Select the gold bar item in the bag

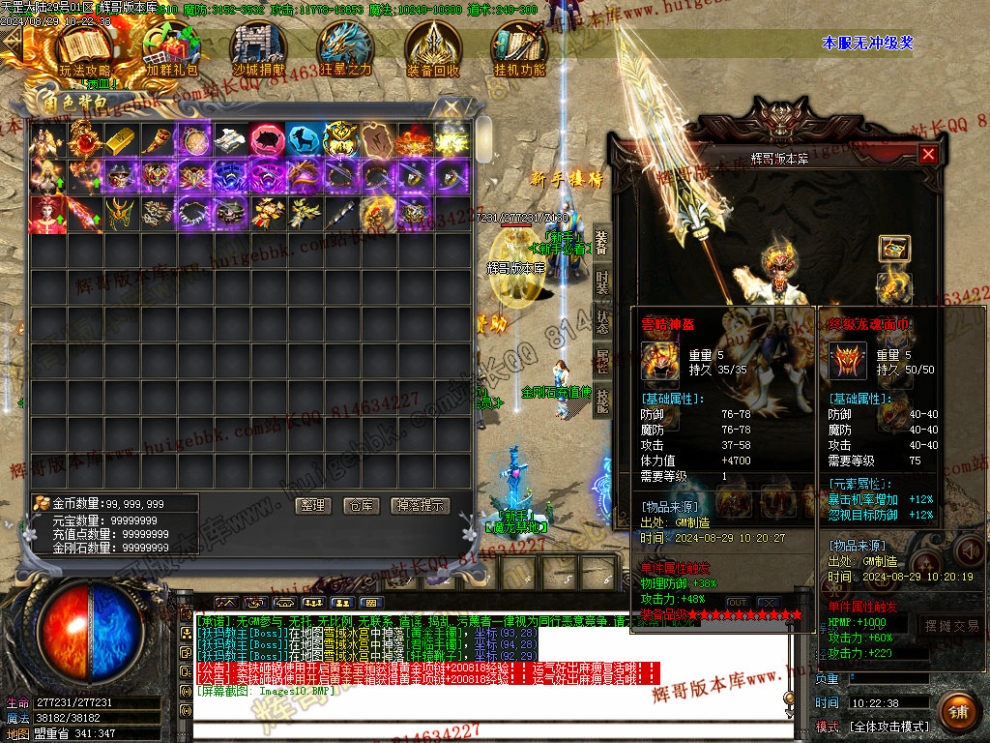pos(120,139)
